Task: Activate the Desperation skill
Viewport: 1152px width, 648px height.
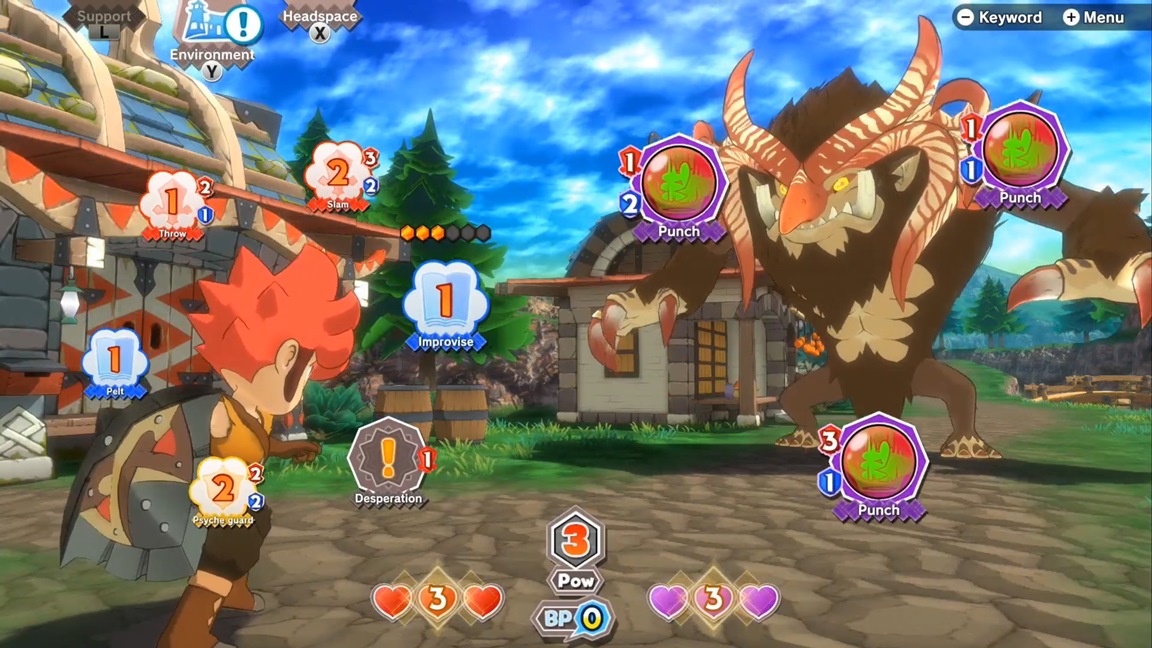Action: click(388, 458)
